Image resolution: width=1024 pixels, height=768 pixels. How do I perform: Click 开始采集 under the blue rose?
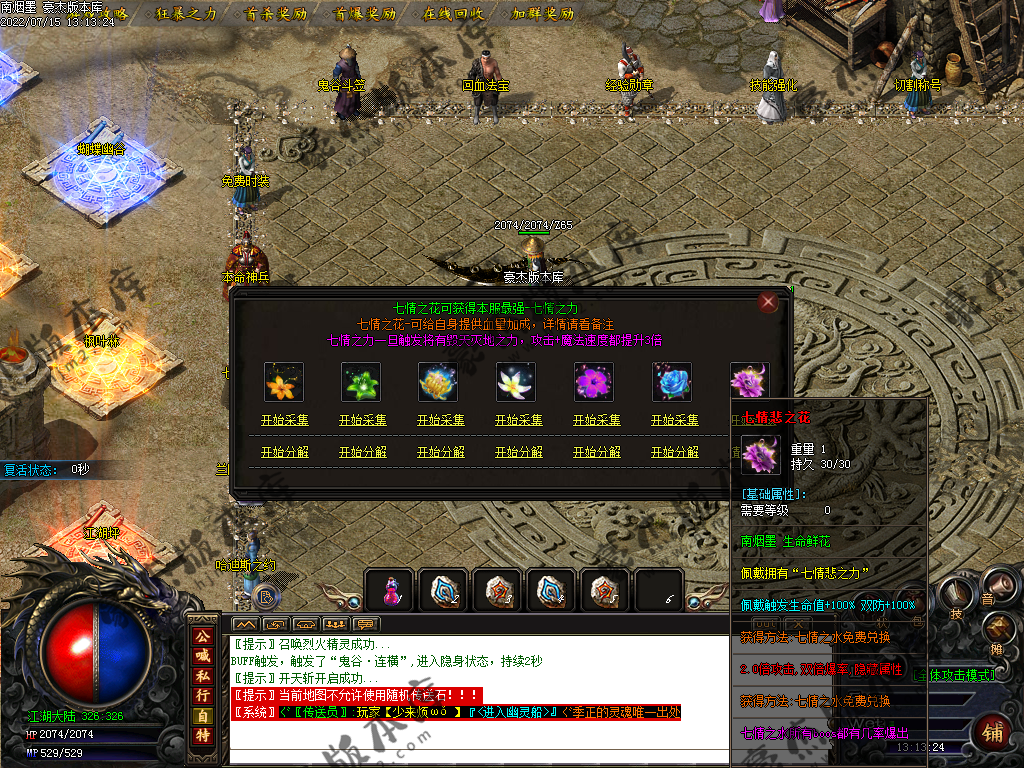pyautogui.click(x=675, y=421)
